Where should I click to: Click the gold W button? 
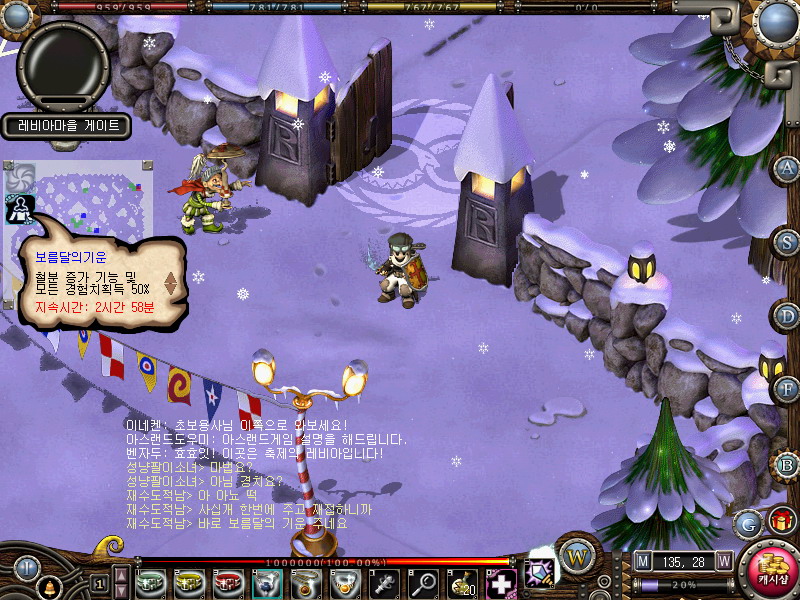tap(577, 556)
